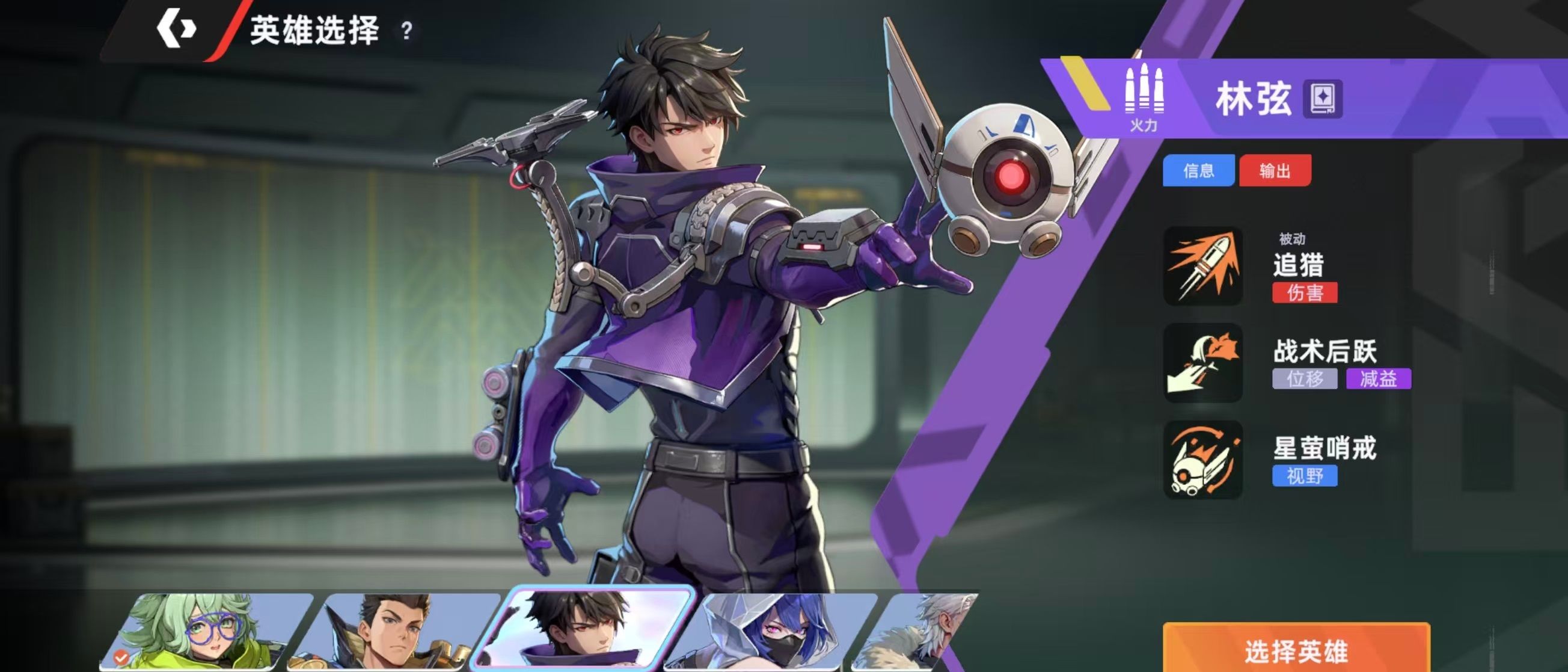Go back using the arrow button
This screenshot has width=1568, height=672.
[x=176, y=29]
